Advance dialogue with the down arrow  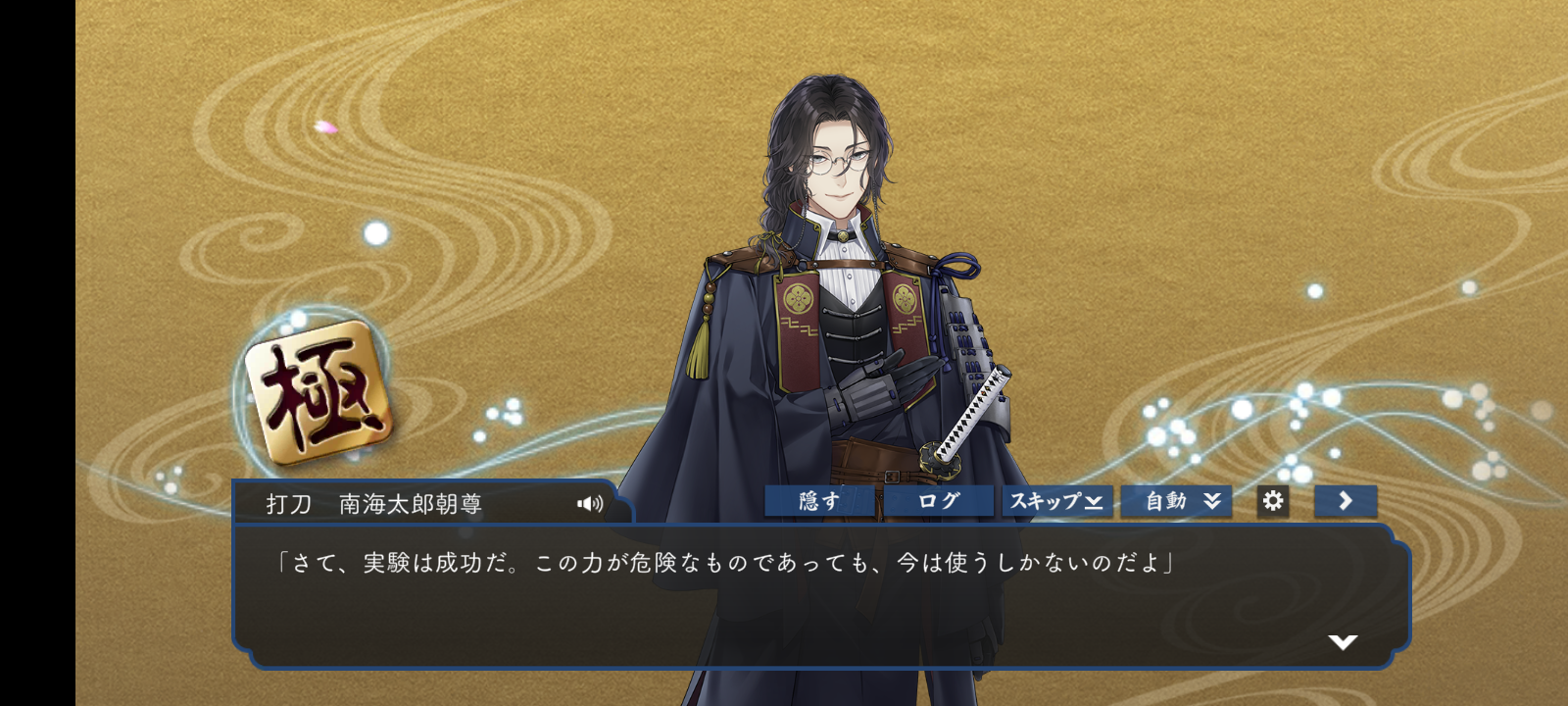(1343, 642)
